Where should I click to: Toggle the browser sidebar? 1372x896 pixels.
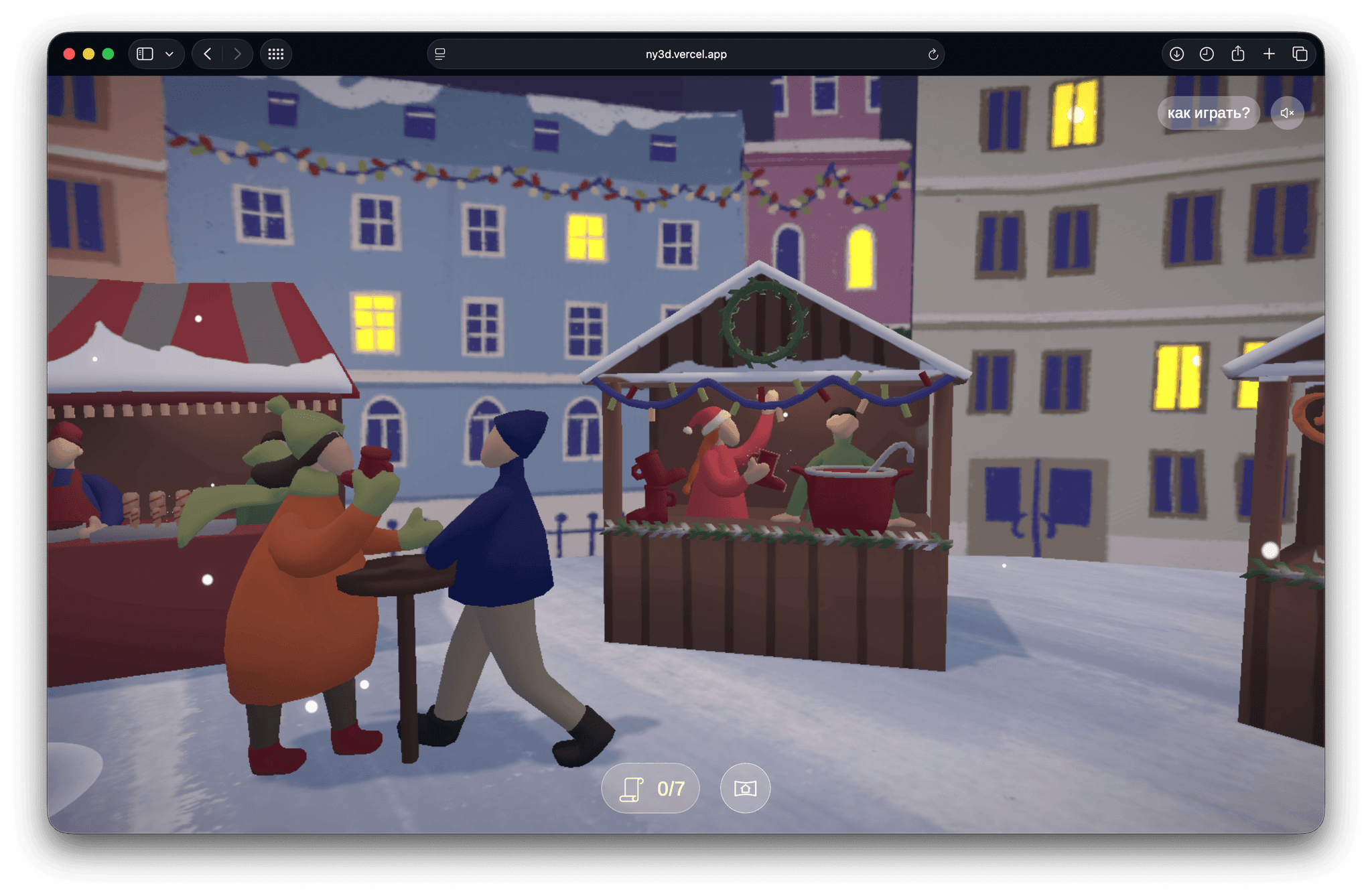pos(144,54)
